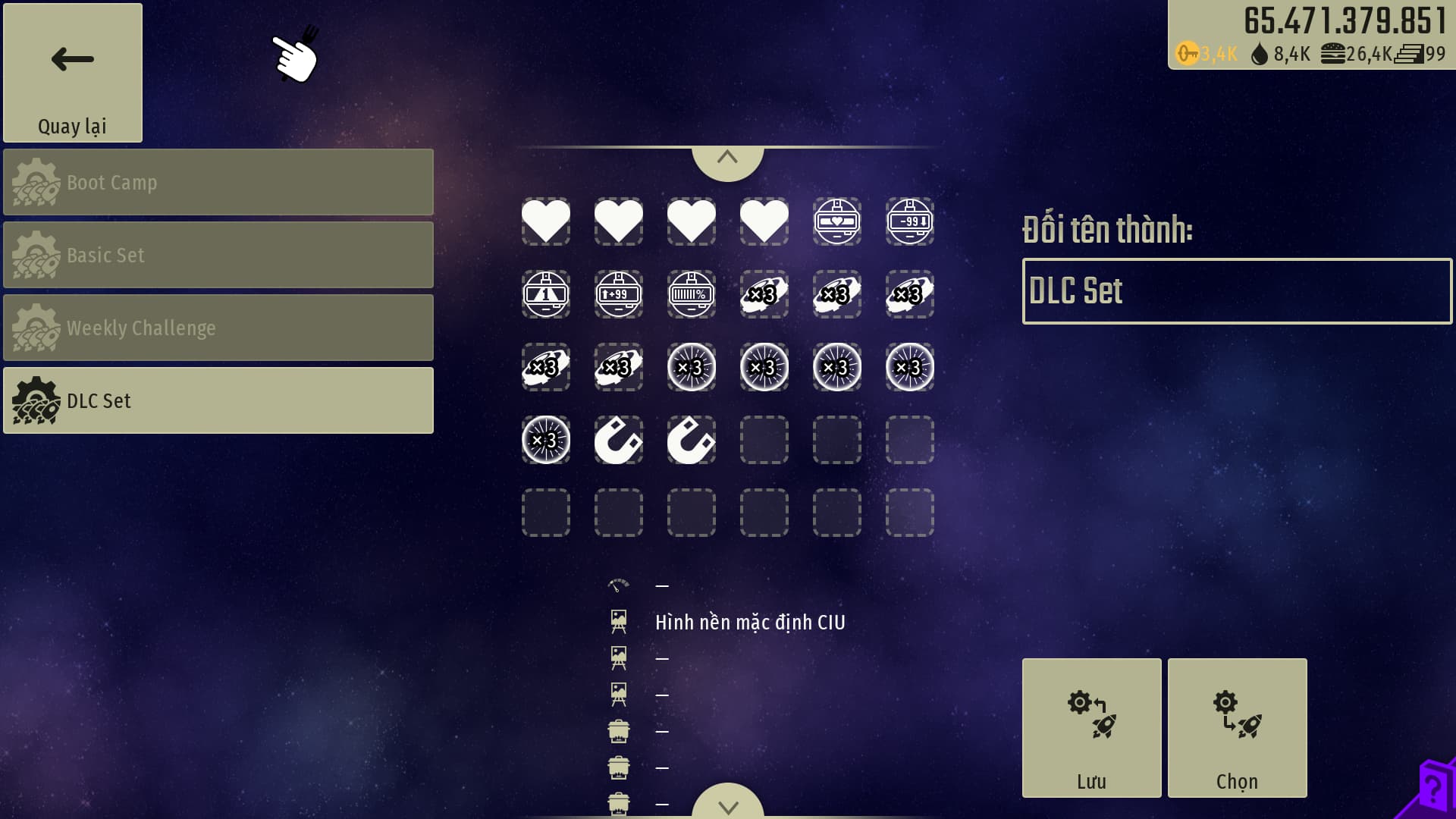
Task: Open the purple help book icon
Action: tap(1432, 789)
